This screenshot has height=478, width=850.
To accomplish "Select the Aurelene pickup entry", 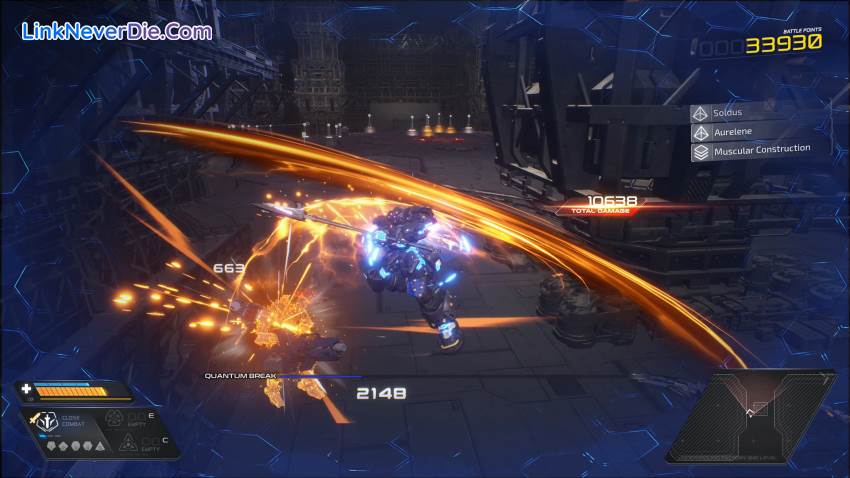I will coord(750,132).
